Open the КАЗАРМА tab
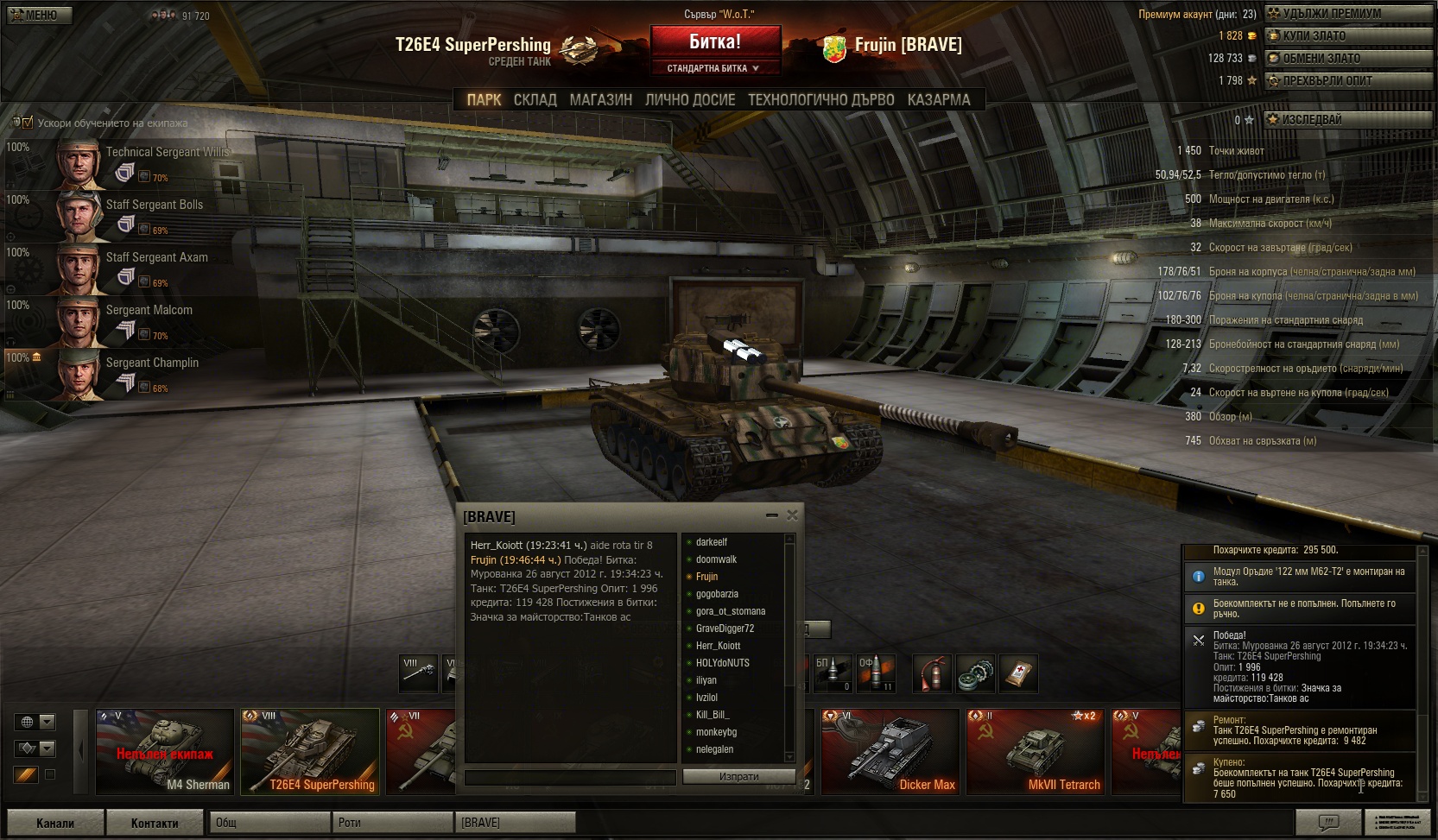The width and height of the screenshot is (1438, 840). point(938,100)
